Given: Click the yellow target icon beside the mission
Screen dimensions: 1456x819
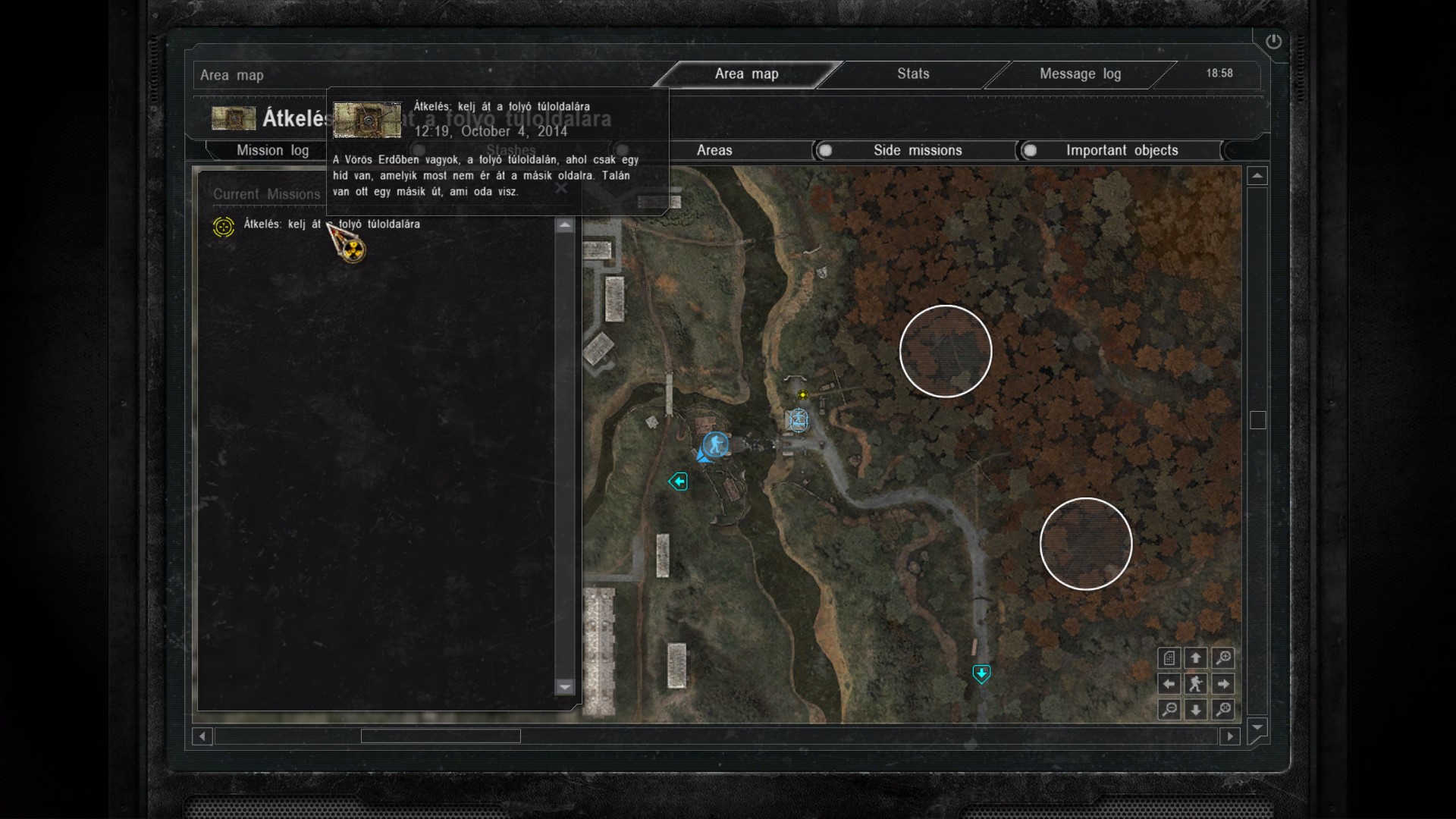Looking at the screenshot, I should pos(224,226).
